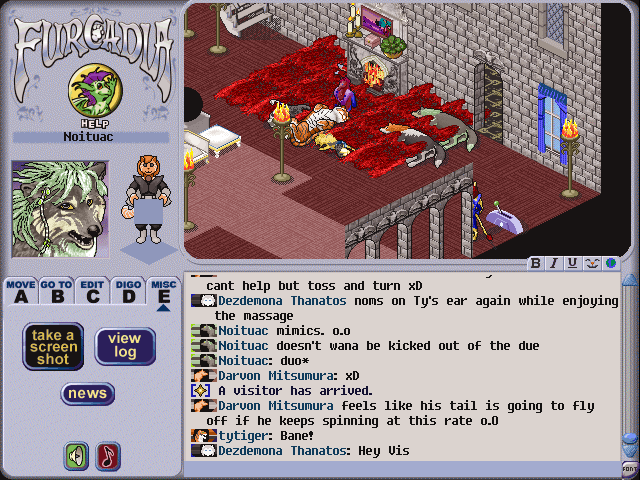Toggle music with the red note icon
The height and width of the screenshot is (480, 640).
(x=108, y=456)
